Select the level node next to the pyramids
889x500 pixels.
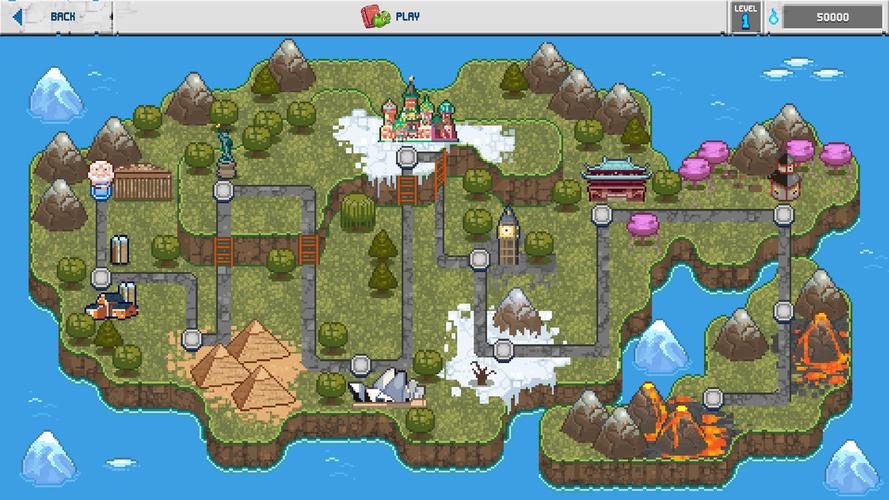(192, 340)
